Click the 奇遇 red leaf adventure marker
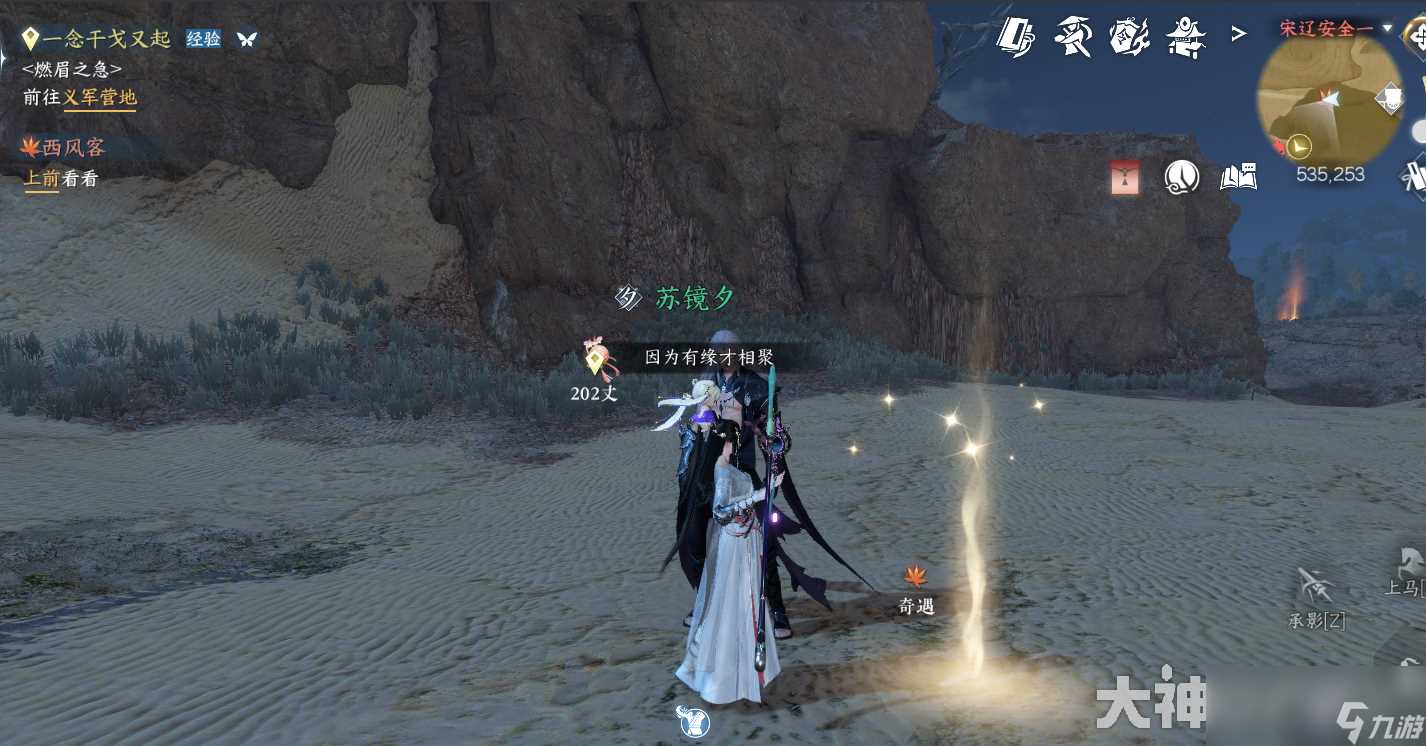The height and width of the screenshot is (746, 1426). point(916,577)
